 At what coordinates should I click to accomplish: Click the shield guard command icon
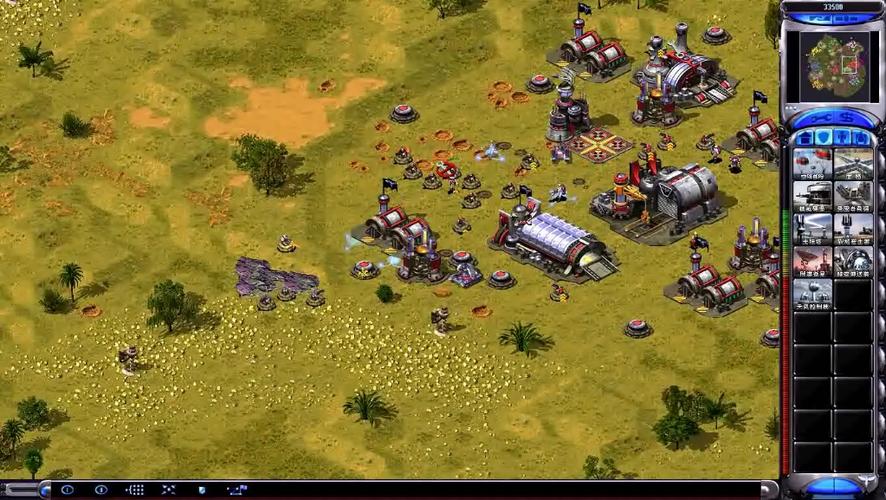[202, 490]
